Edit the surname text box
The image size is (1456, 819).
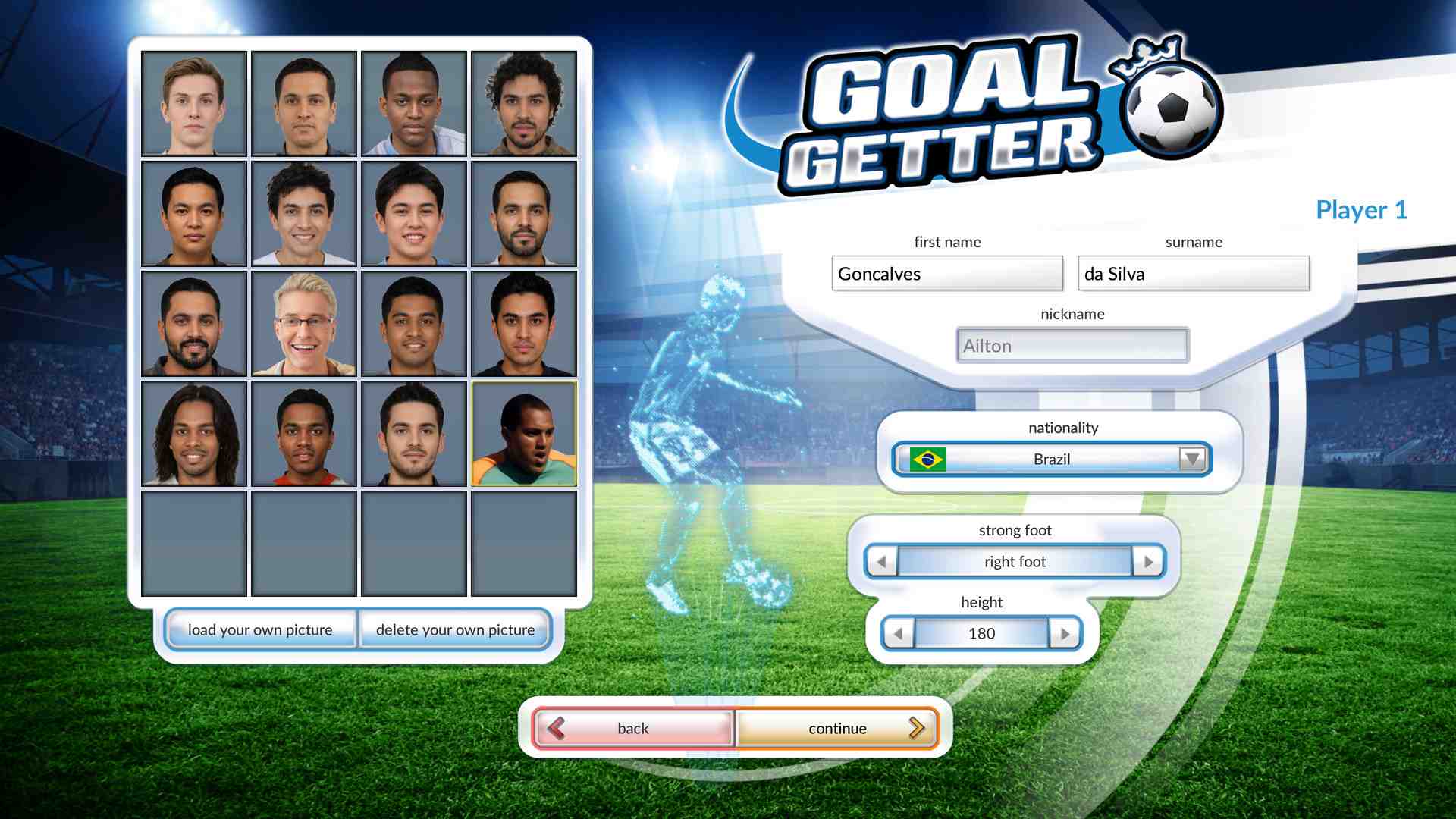(1194, 274)
